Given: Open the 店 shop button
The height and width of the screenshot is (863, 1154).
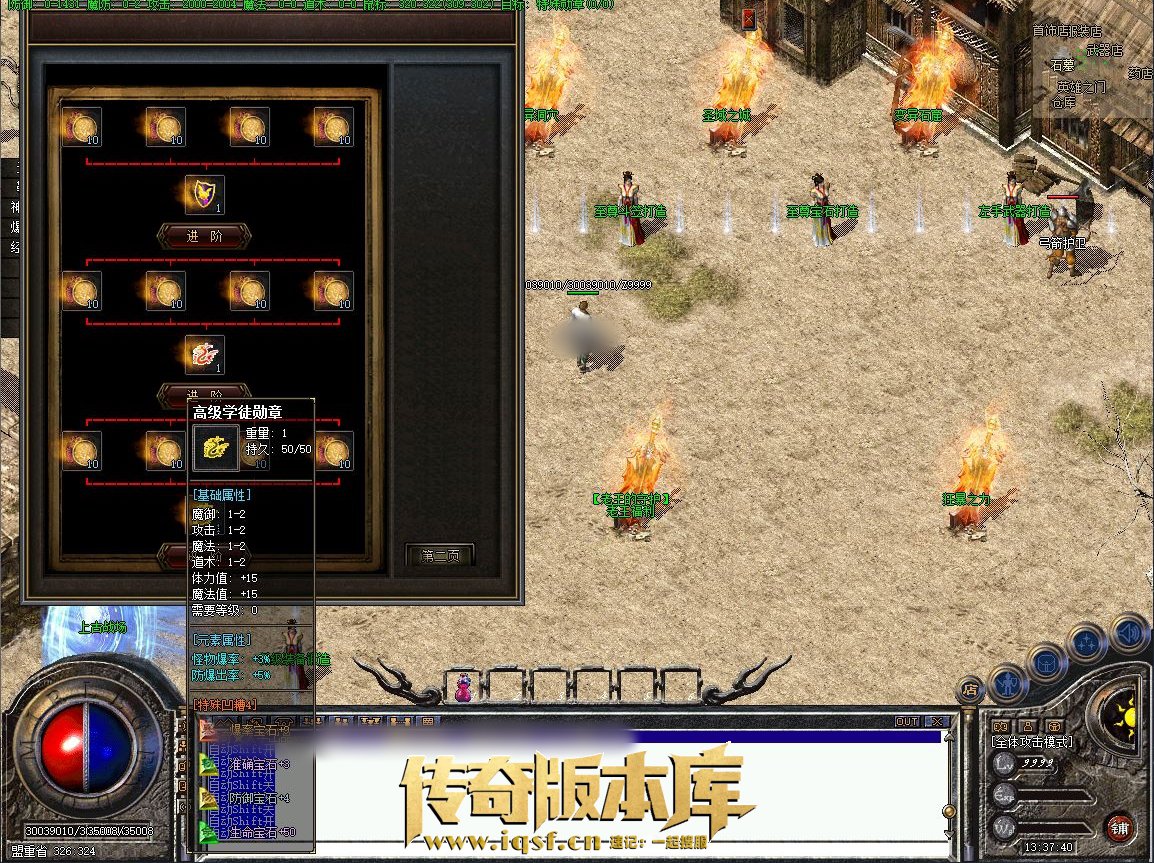Looking at the screenshot, I should click(969, 689).
